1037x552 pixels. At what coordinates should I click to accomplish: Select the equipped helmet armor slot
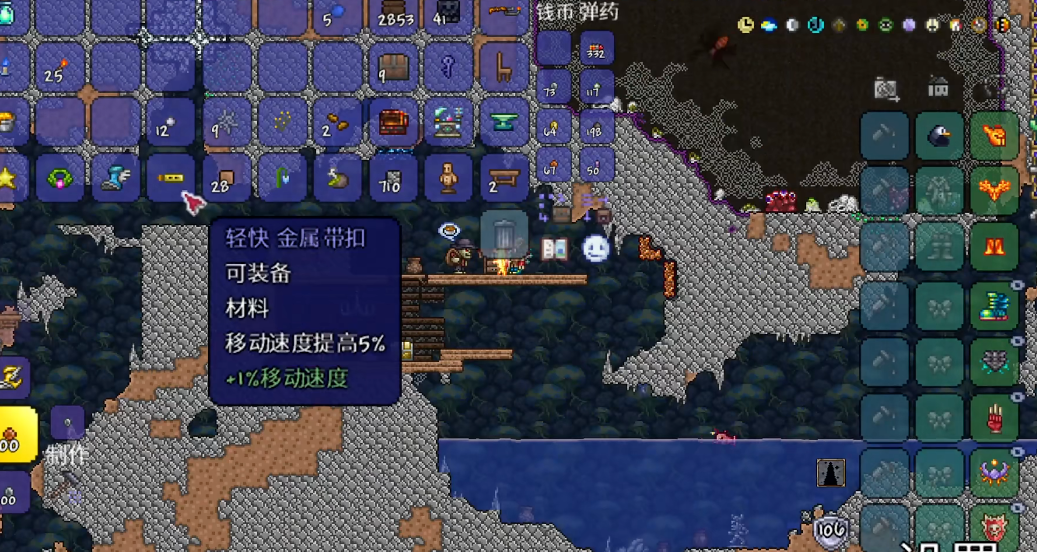pos(994,136)
